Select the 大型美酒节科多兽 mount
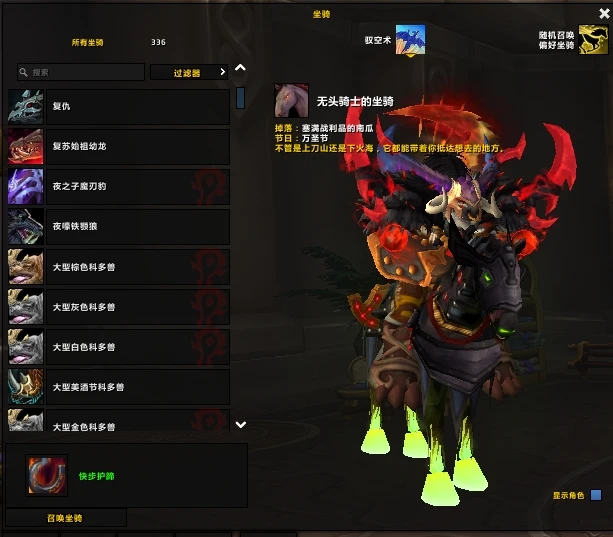The image size is (613, 537). [x=118, y=387]
